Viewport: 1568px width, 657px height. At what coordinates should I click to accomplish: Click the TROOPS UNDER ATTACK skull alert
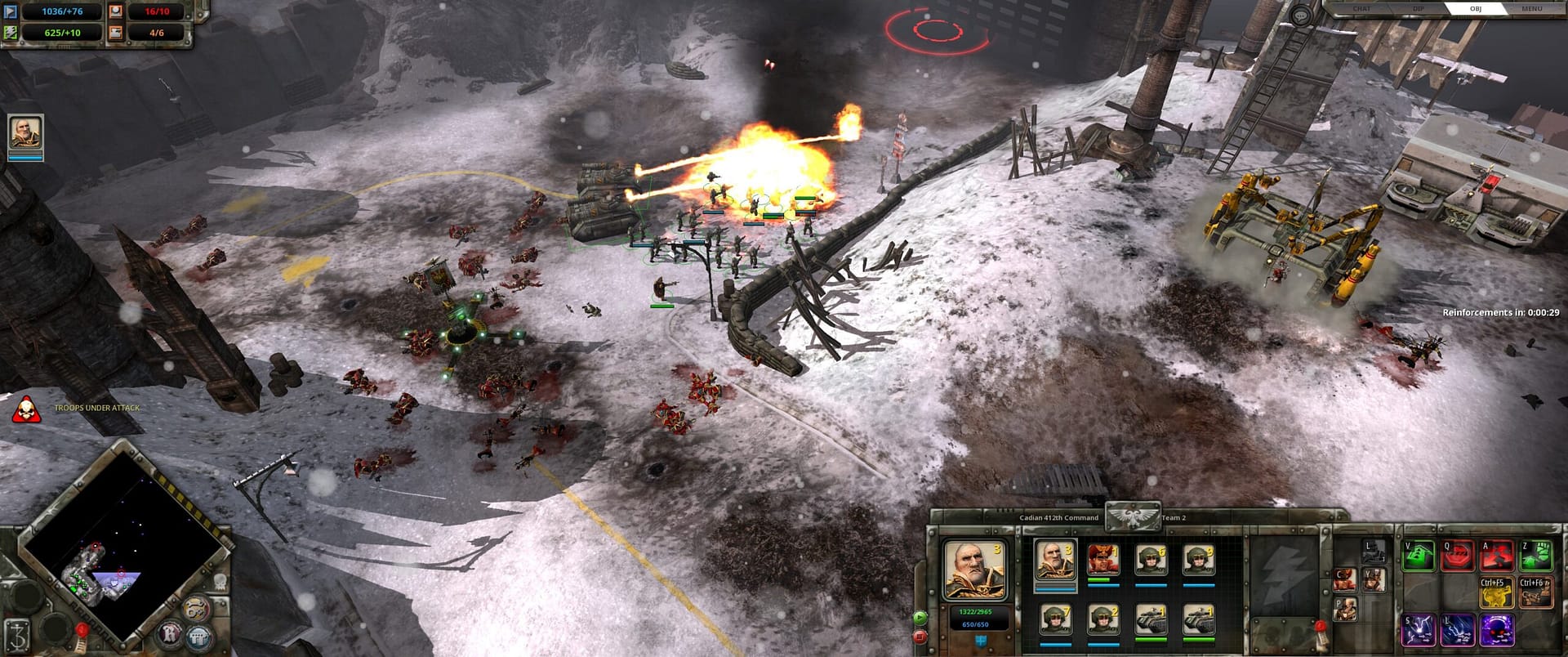click(x=26, y=410)
